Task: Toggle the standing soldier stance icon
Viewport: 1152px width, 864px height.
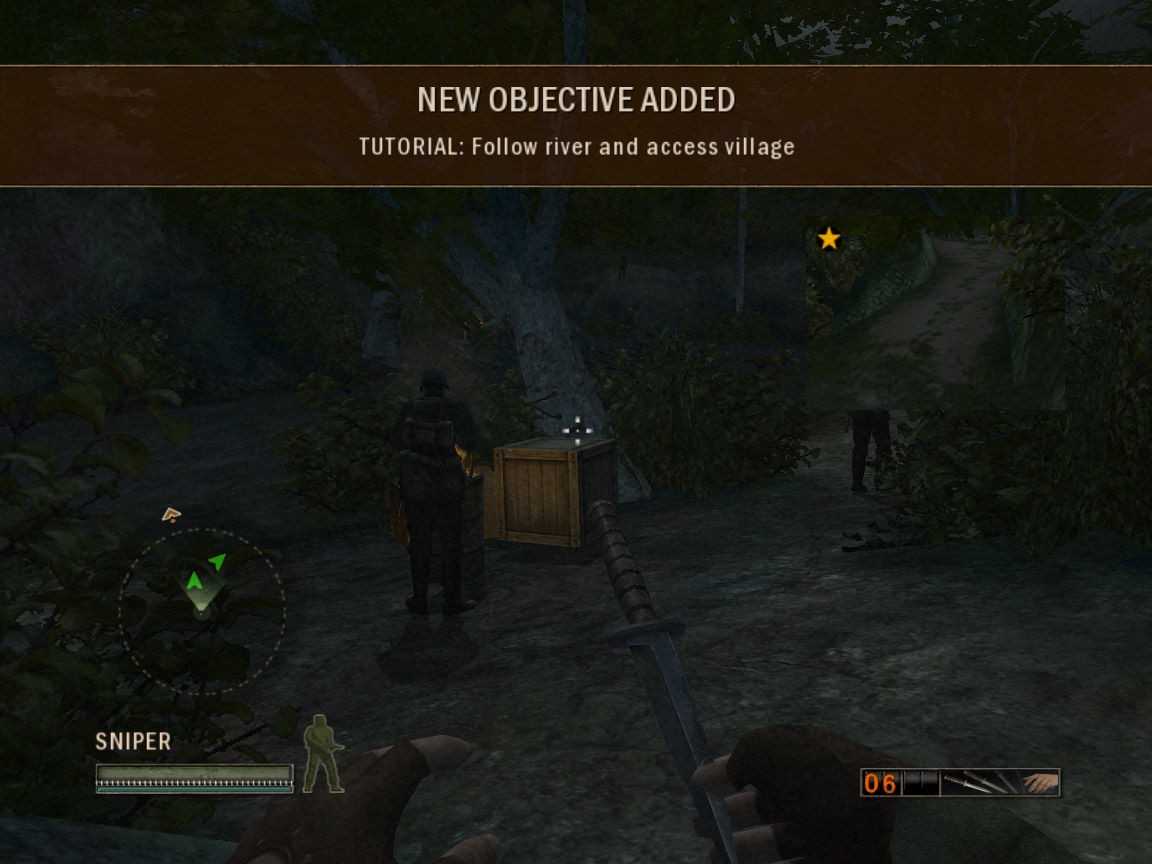Action: [323, 754]
